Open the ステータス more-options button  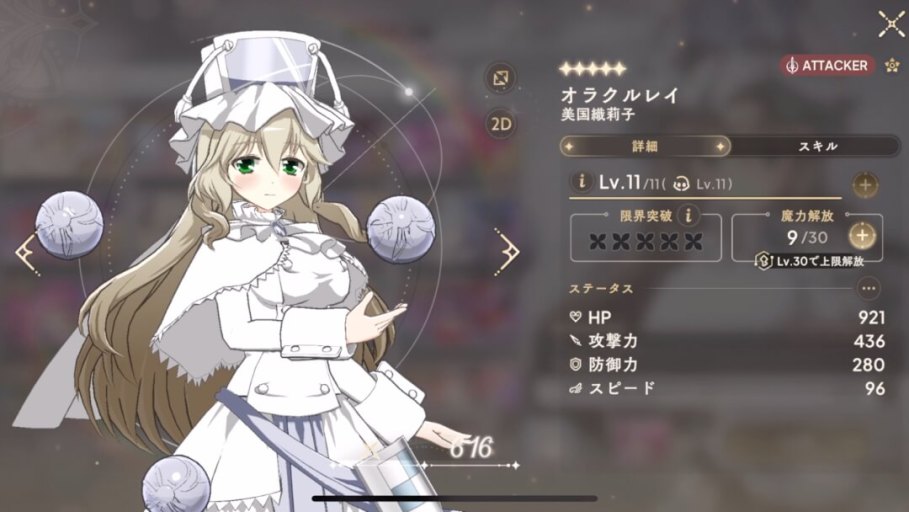(x=868, y=288)
